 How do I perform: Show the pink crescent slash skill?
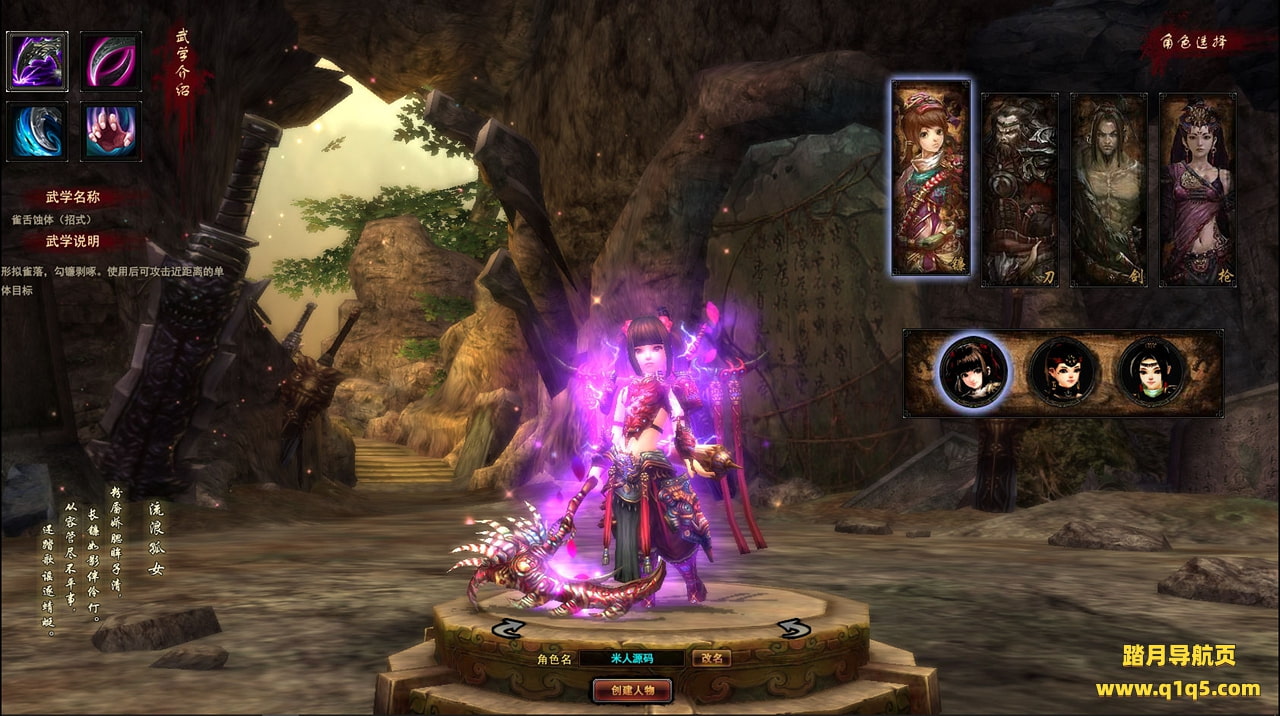click(110, 62)
